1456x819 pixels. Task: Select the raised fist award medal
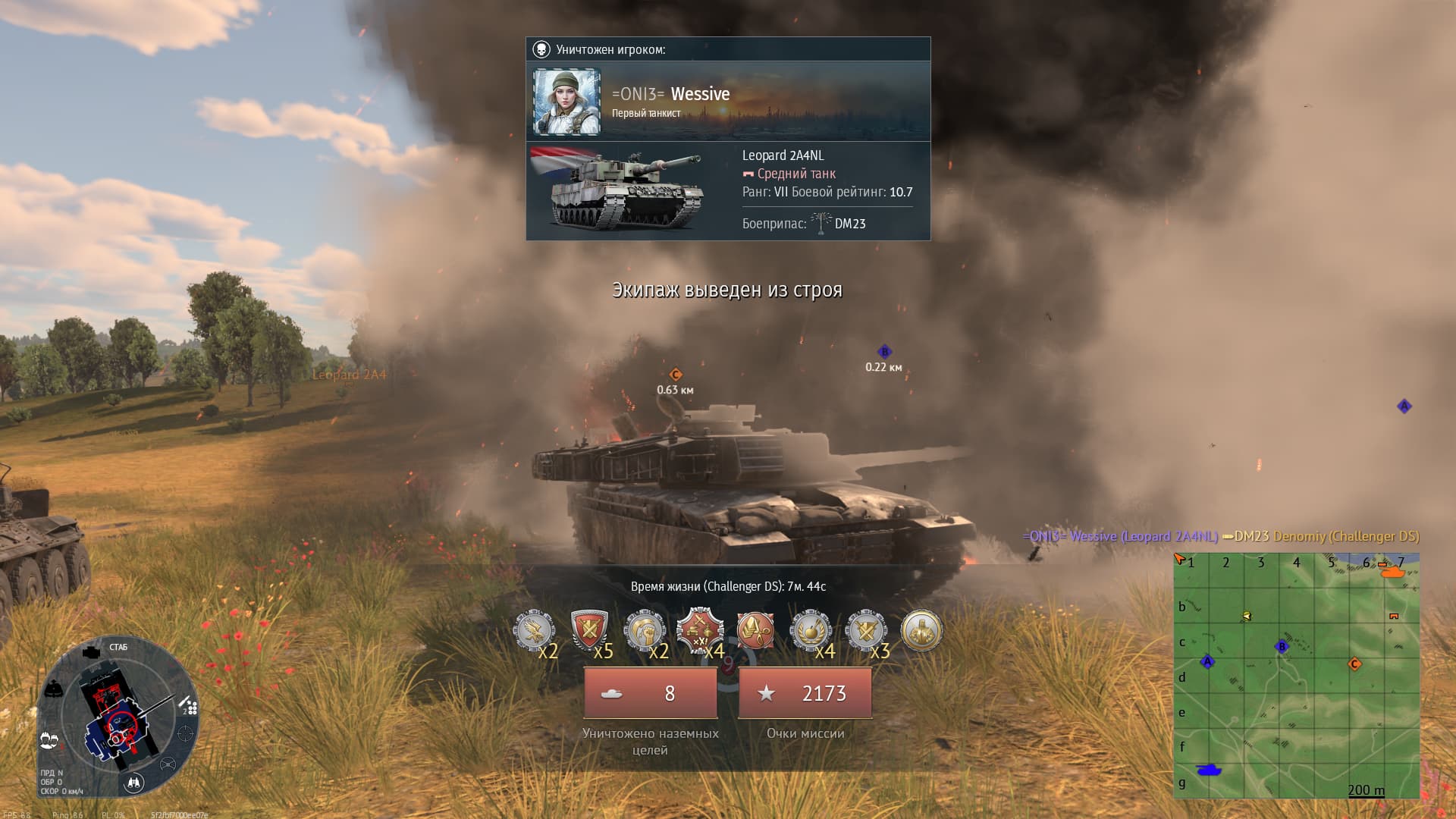[x=645, y=630]
